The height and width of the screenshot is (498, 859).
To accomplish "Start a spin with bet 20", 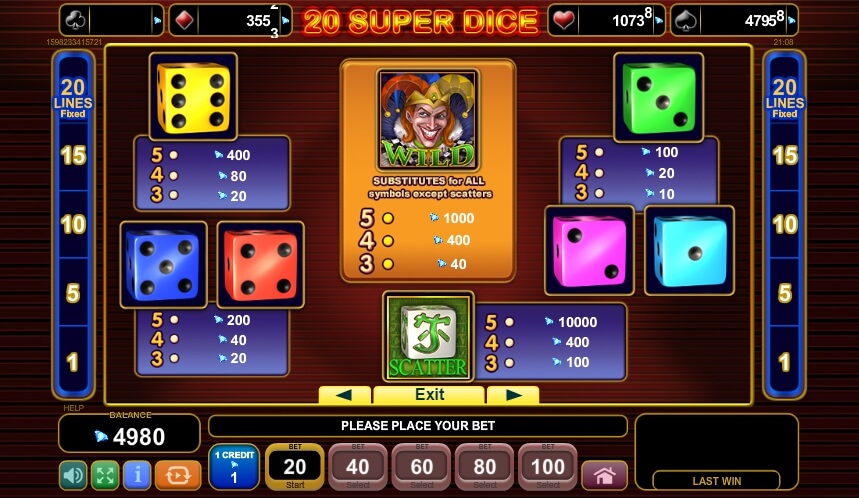I will pos(295,467).
